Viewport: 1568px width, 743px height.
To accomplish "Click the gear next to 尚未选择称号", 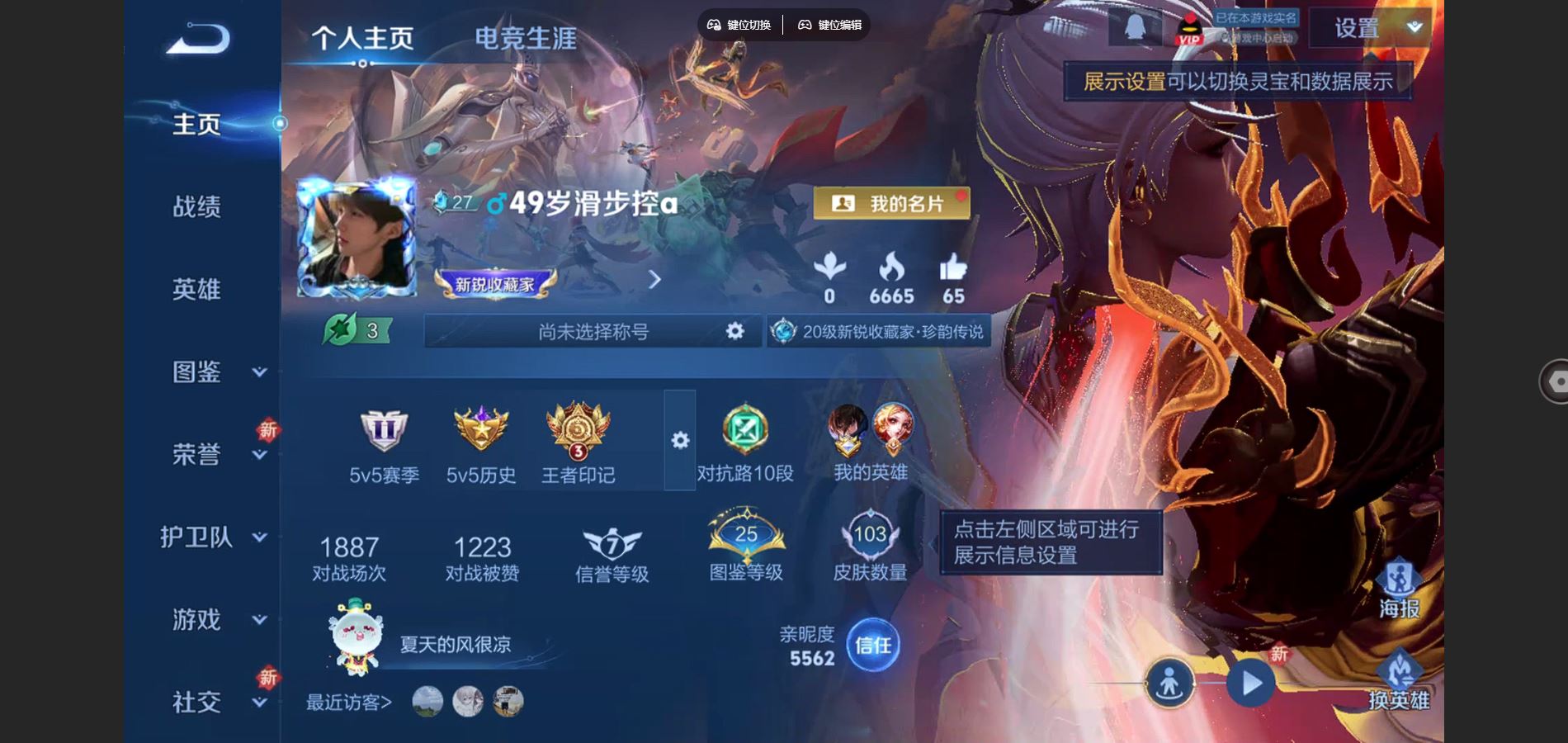I will (733, 331).
